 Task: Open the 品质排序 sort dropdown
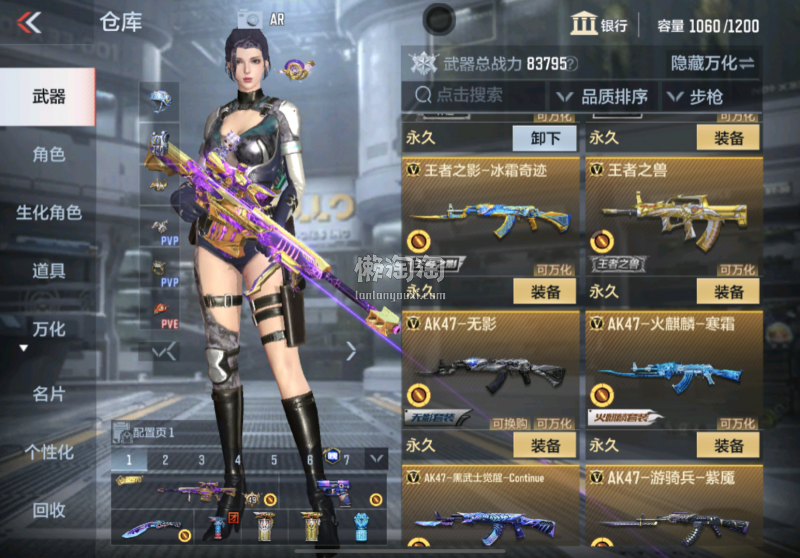click(603, 97)
